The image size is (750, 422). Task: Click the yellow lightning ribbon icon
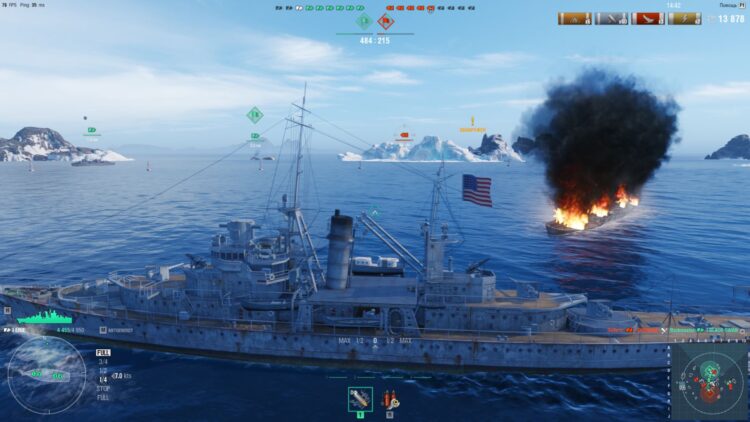pos(684,18)
